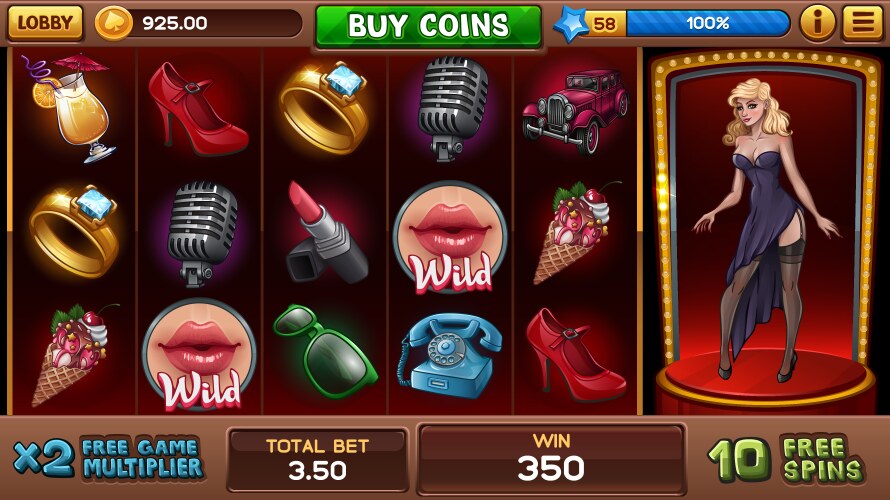Click the Total Bet panel

tap(317, 459)
